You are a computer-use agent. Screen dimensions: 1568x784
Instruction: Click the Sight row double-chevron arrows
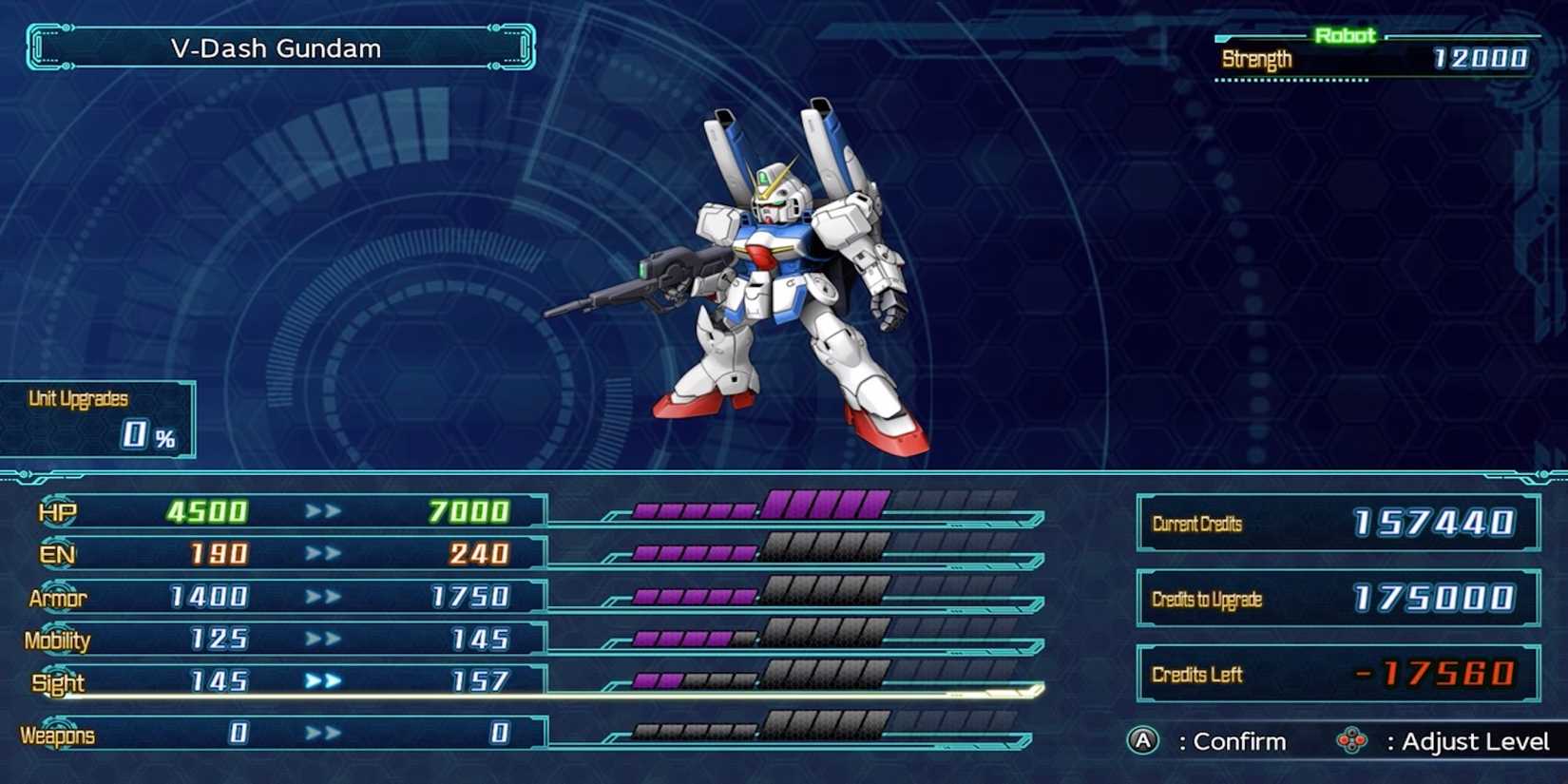pyautogui.click(x=321, y=680)
